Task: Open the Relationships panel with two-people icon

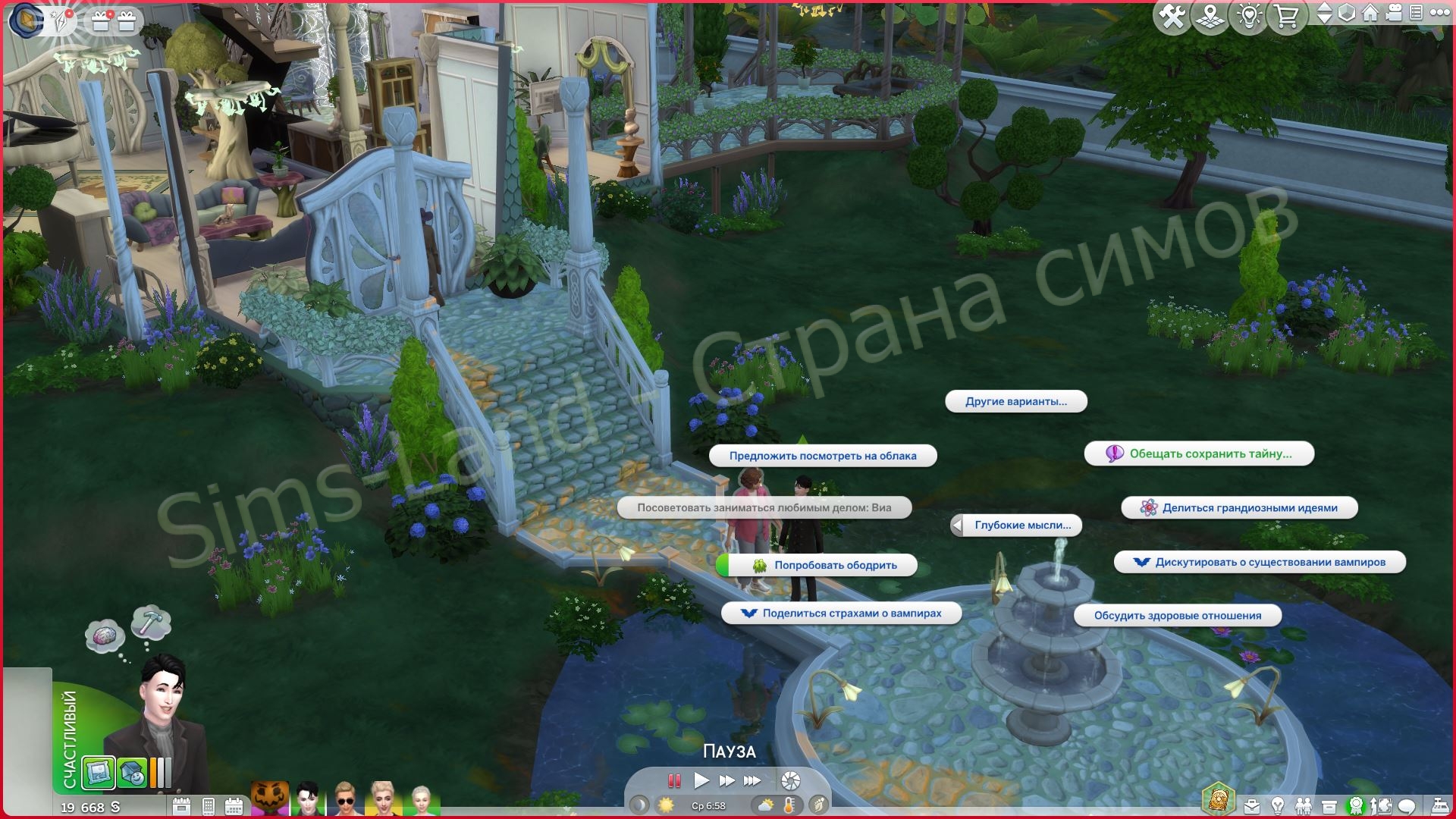Action: pos(1304,805)
